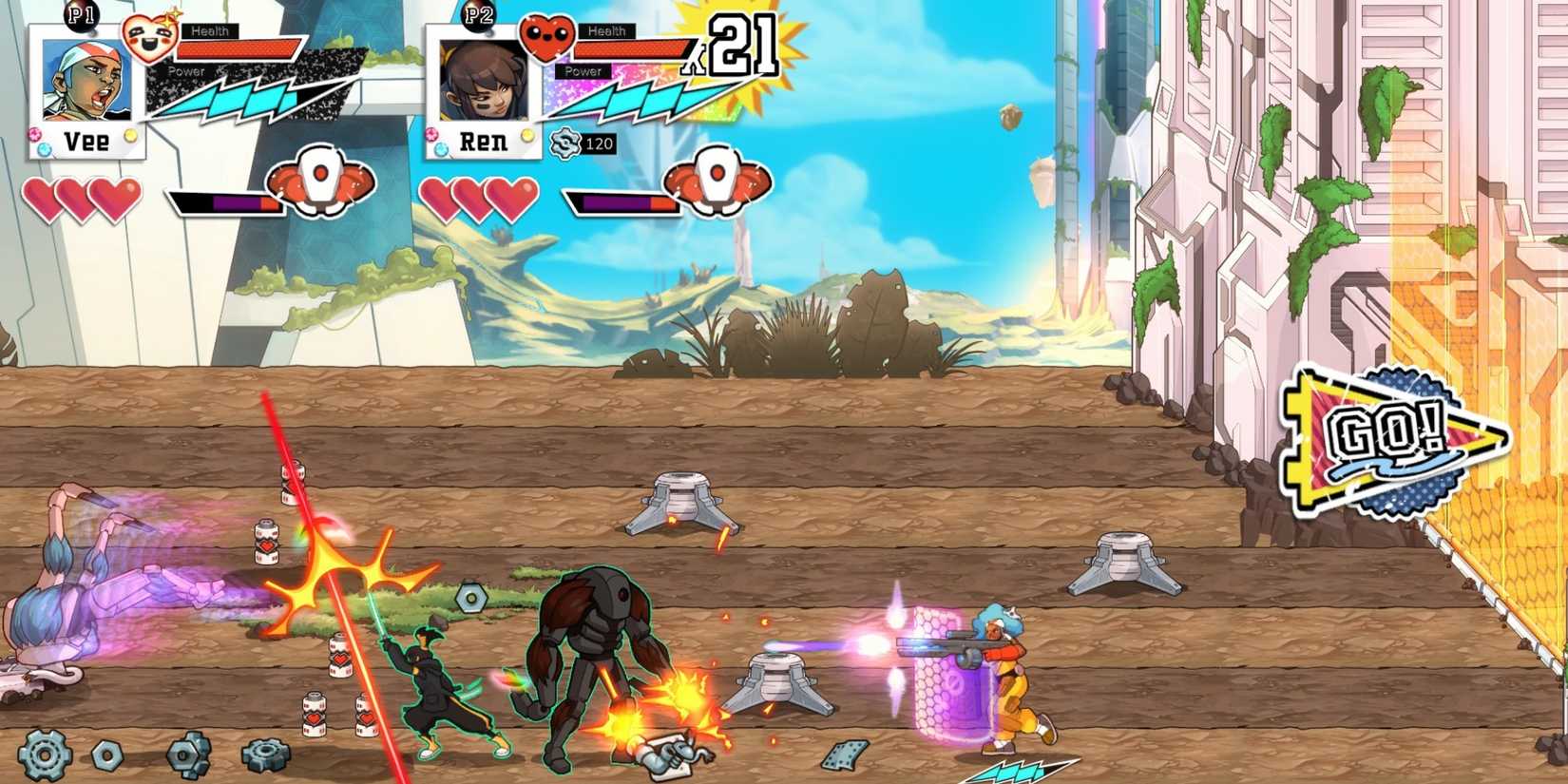This screenshot has width=1568, height=784.
Task: Expand Vee's Power lightning meter
Action: 242,95
